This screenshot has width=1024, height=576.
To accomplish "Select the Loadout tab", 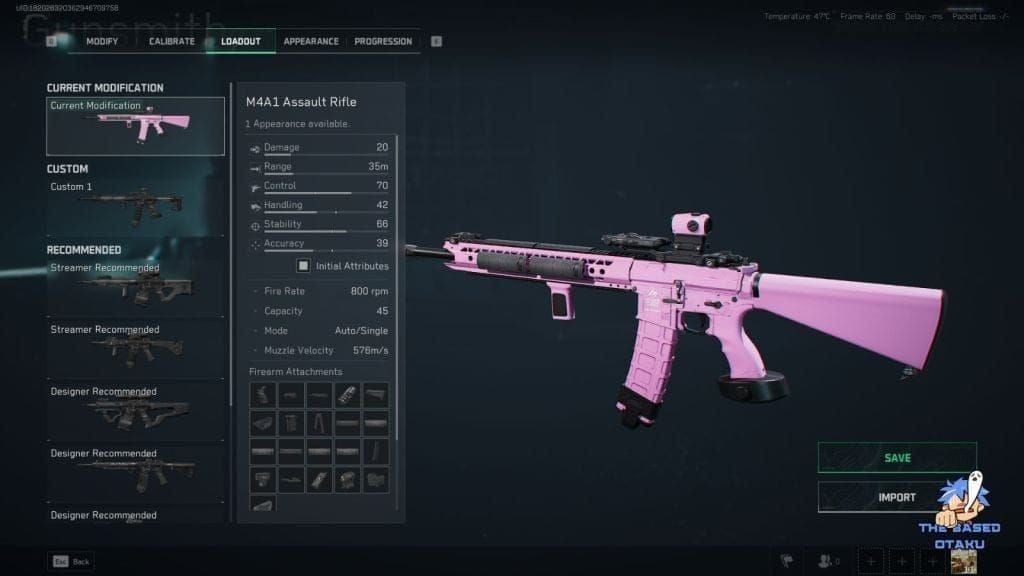I will click(x=241, y=41).
